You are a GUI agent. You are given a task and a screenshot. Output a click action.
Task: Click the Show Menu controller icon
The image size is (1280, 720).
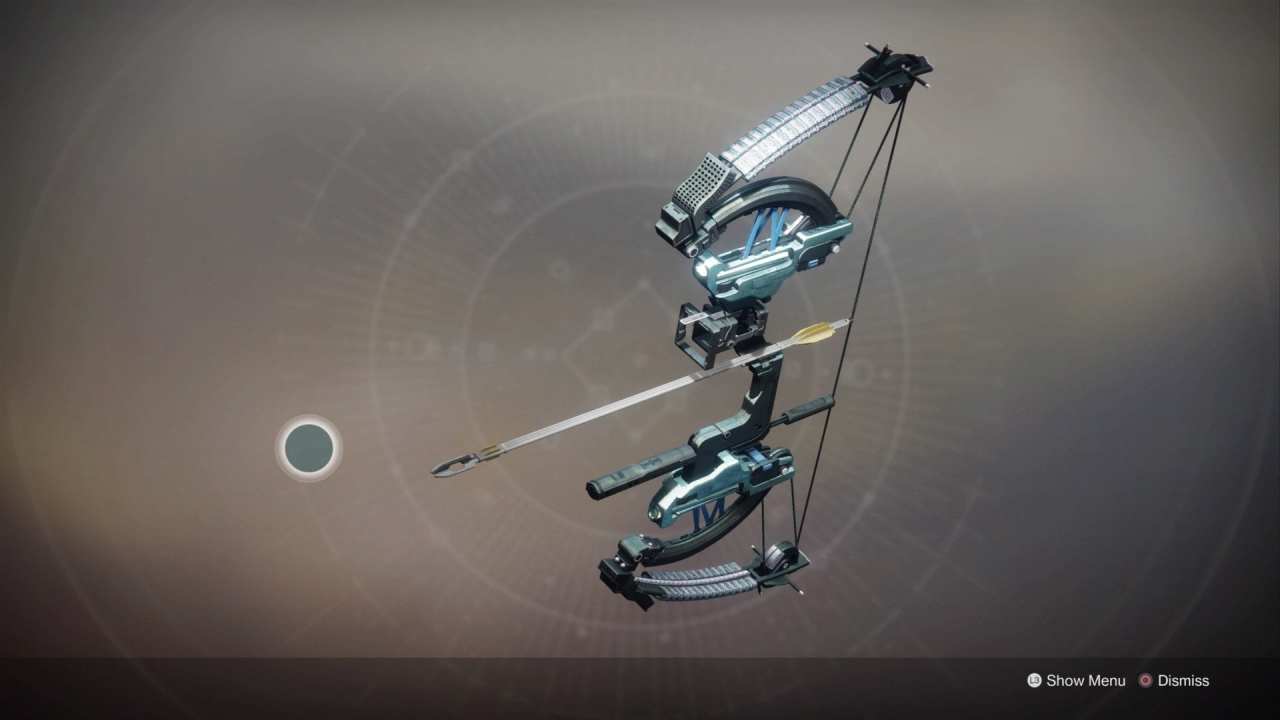click(1034, 681)
